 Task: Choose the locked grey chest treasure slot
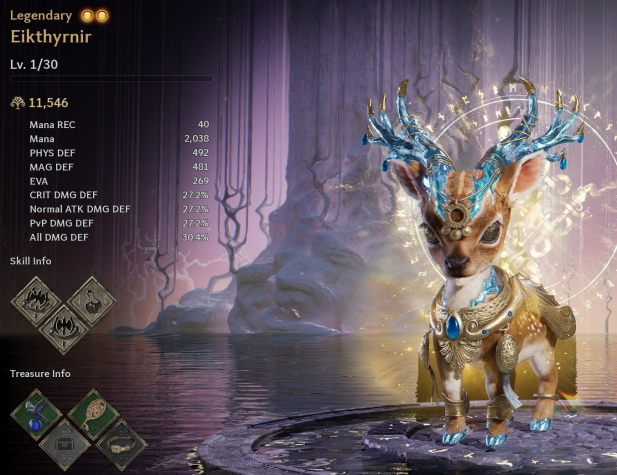[x=64, y=441]
